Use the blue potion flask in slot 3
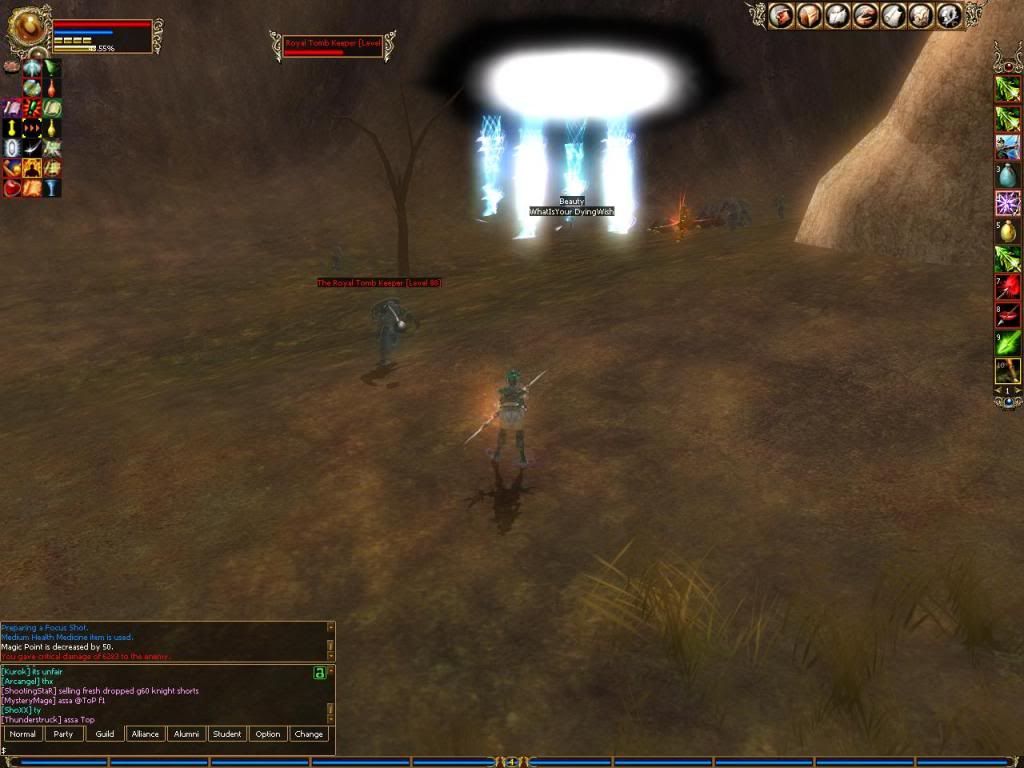This screenshot has height=768, width=1024. (x=1007, y=176)
